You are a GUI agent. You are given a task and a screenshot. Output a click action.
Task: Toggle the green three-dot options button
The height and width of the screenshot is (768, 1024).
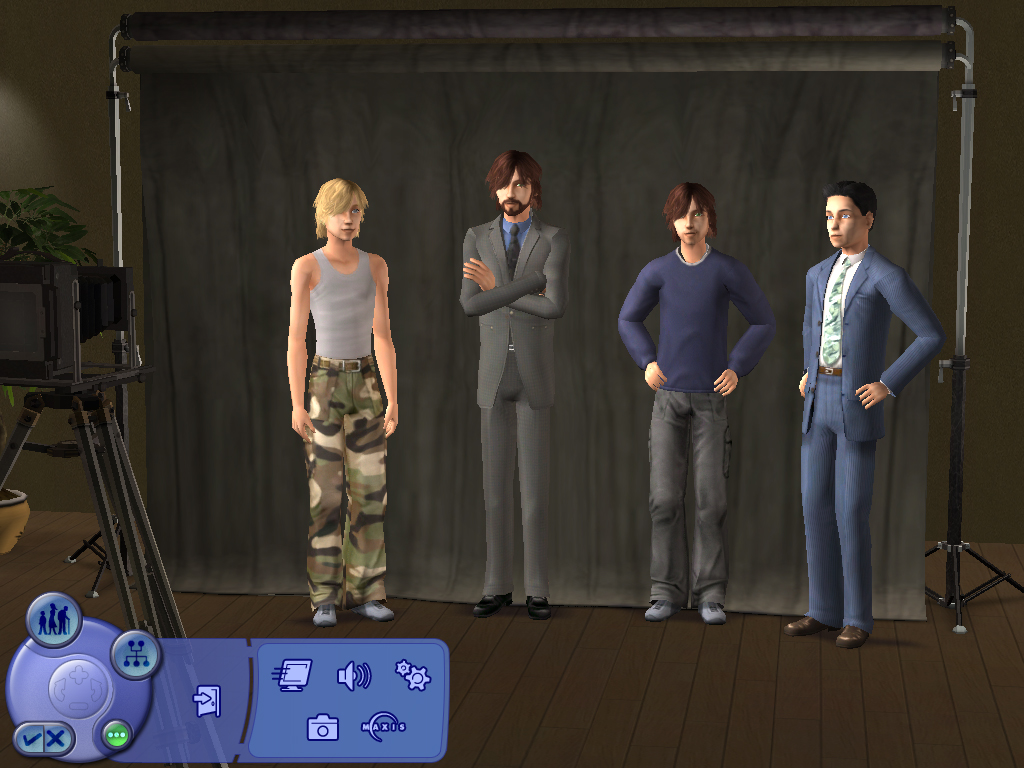click(116, 737)
